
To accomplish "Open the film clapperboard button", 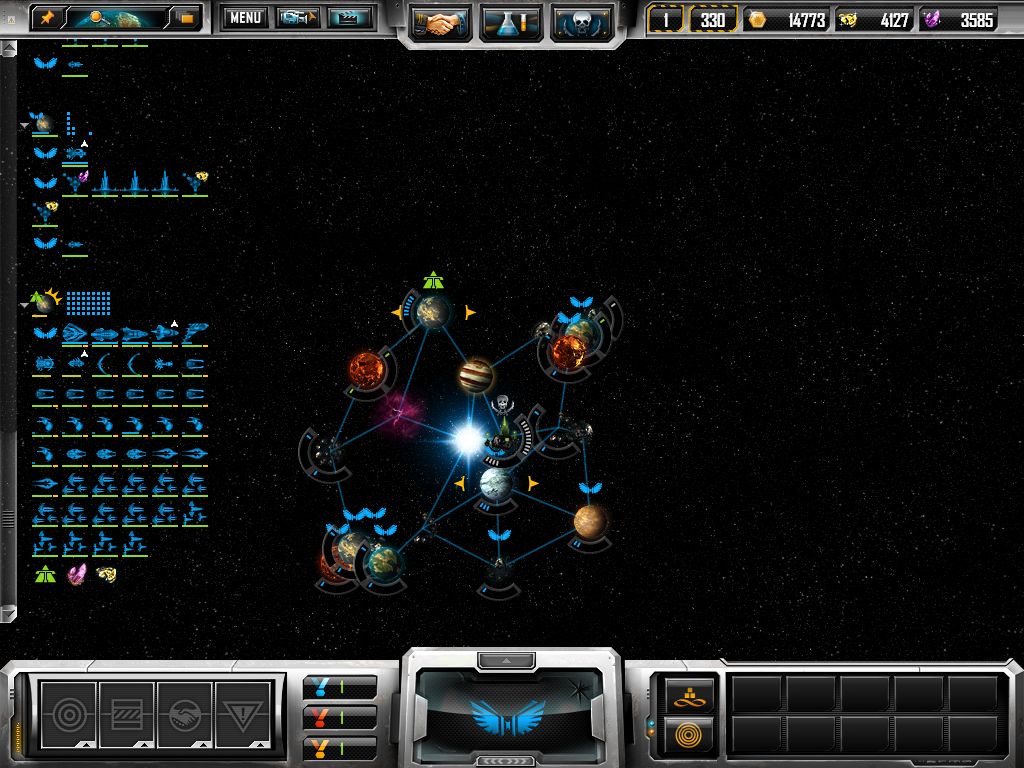I will click(x=350, y=18).
